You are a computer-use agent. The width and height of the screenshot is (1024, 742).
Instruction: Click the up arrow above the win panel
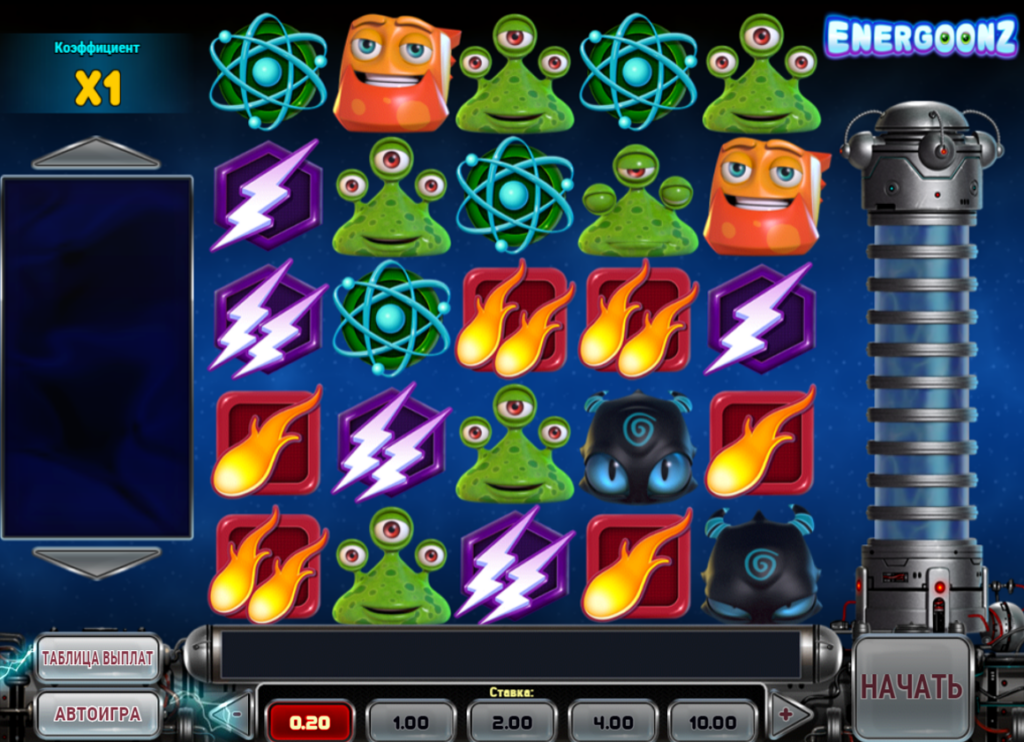tap(96, 154)
